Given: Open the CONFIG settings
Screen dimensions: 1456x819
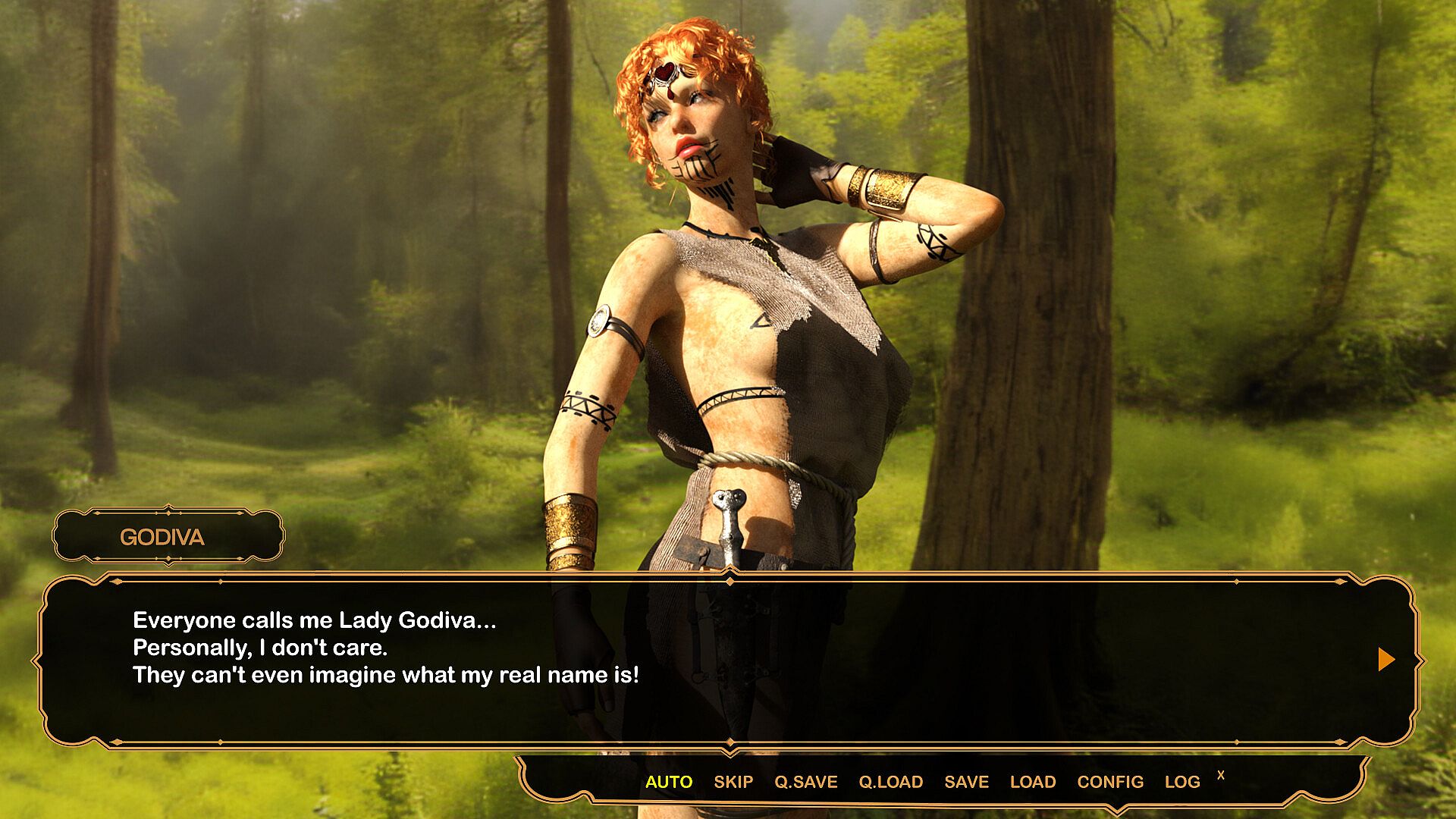Looking at the screenshot, I should coord(1109,782).
